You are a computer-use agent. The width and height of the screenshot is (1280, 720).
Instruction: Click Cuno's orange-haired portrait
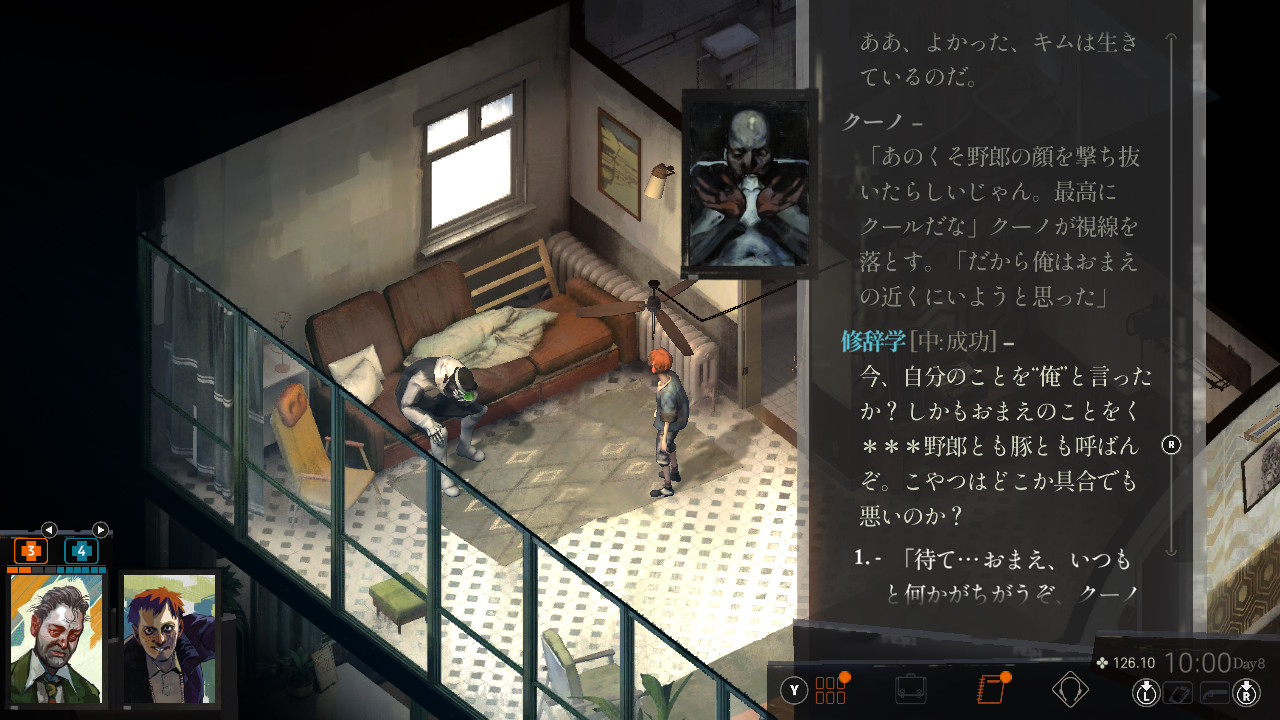click(x=169, y=637)
